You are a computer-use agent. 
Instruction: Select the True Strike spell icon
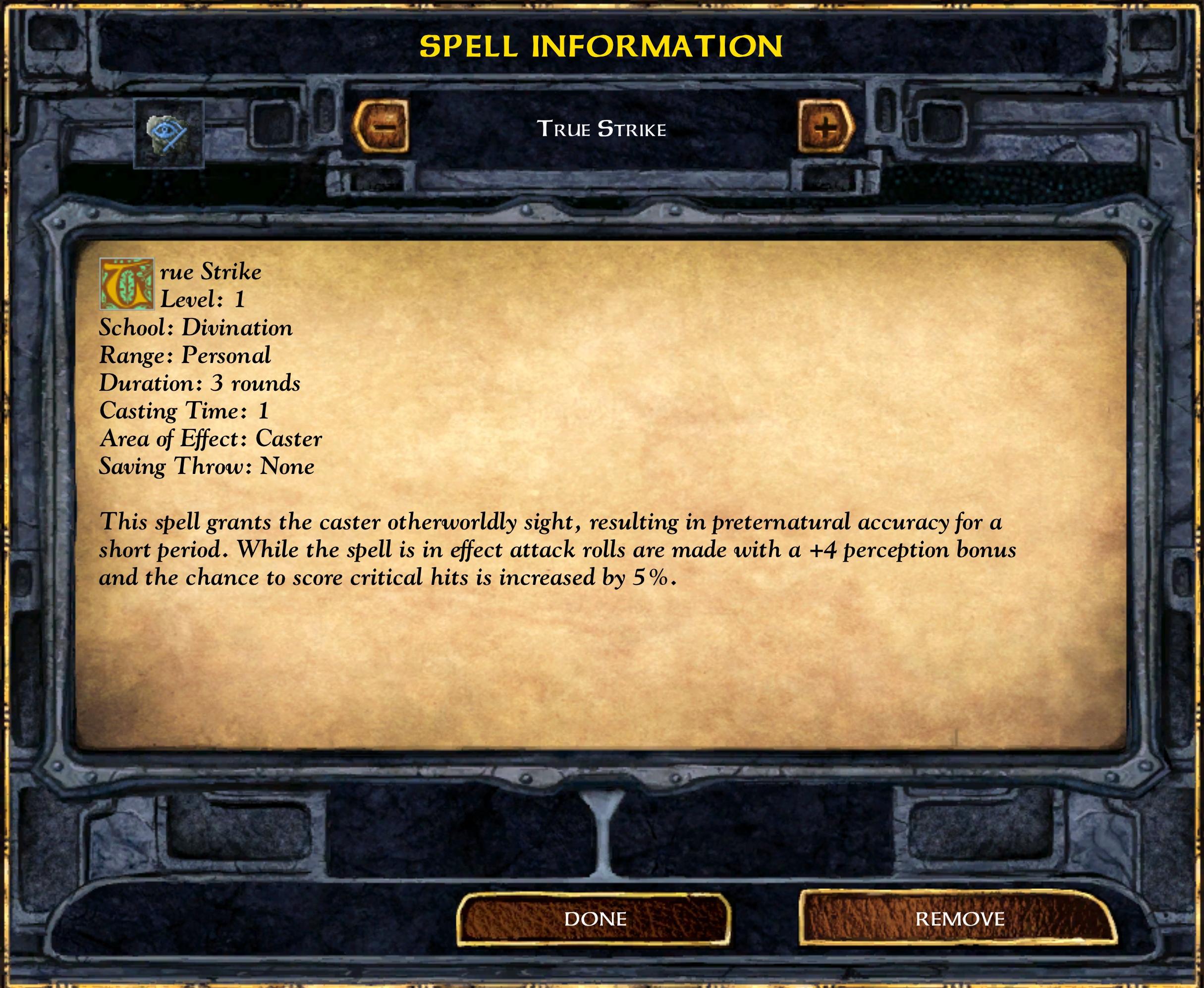click(x=168, y=134)
